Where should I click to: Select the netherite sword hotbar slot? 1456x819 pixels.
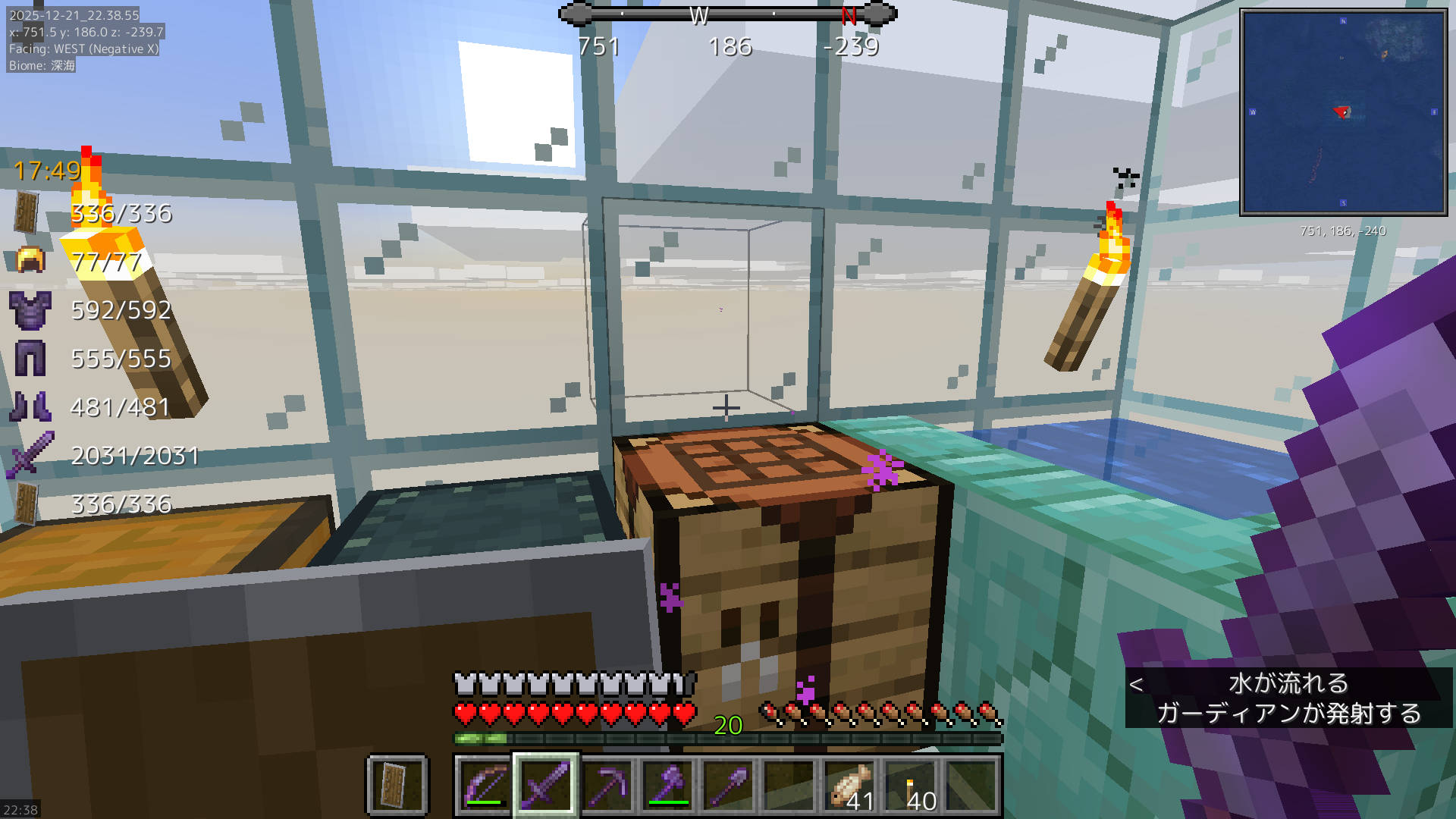(x=546, y=786)
